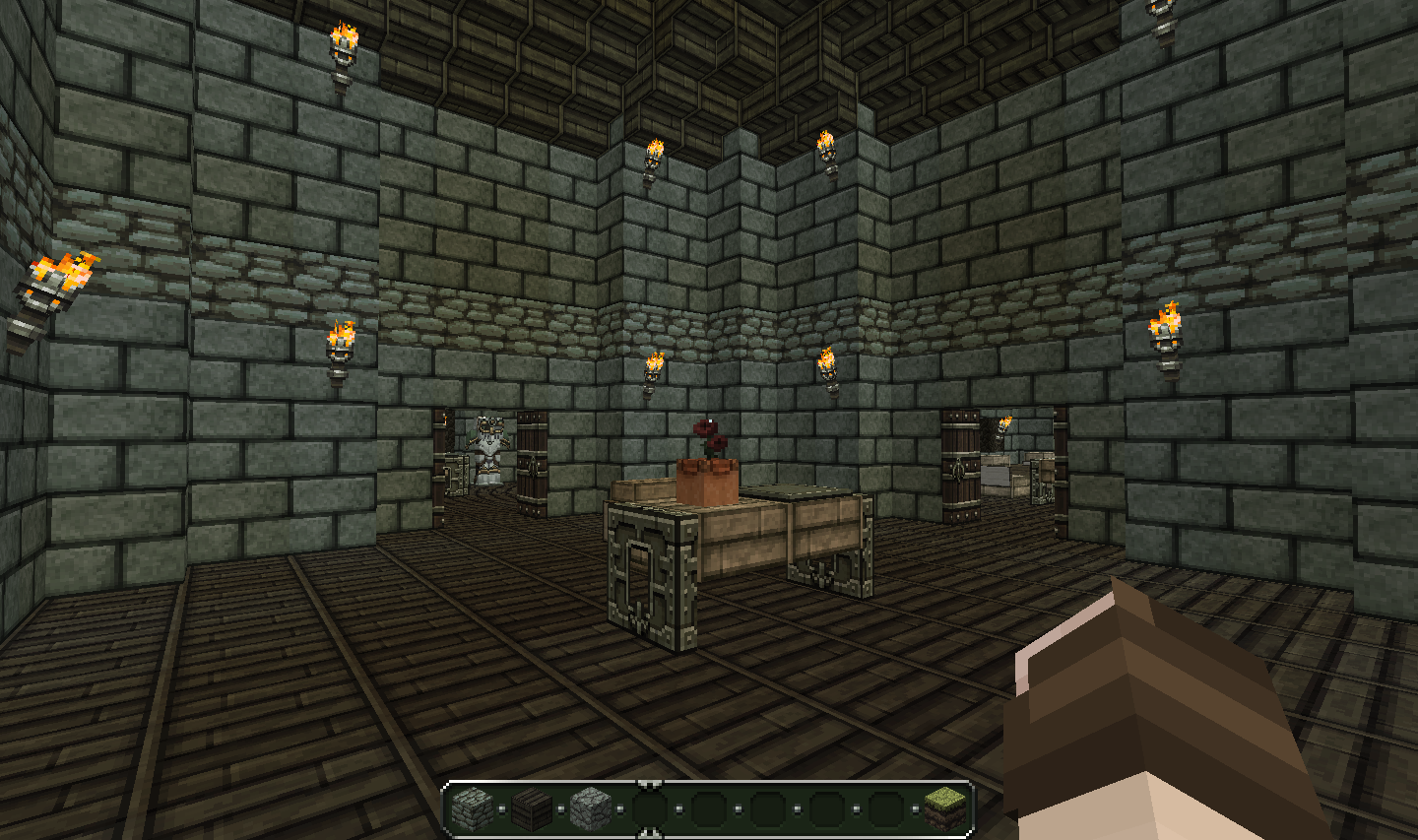The image size is (1418, 840).
Task: Select the stone brick block hotbar slot
Action: tap(473, 809)
